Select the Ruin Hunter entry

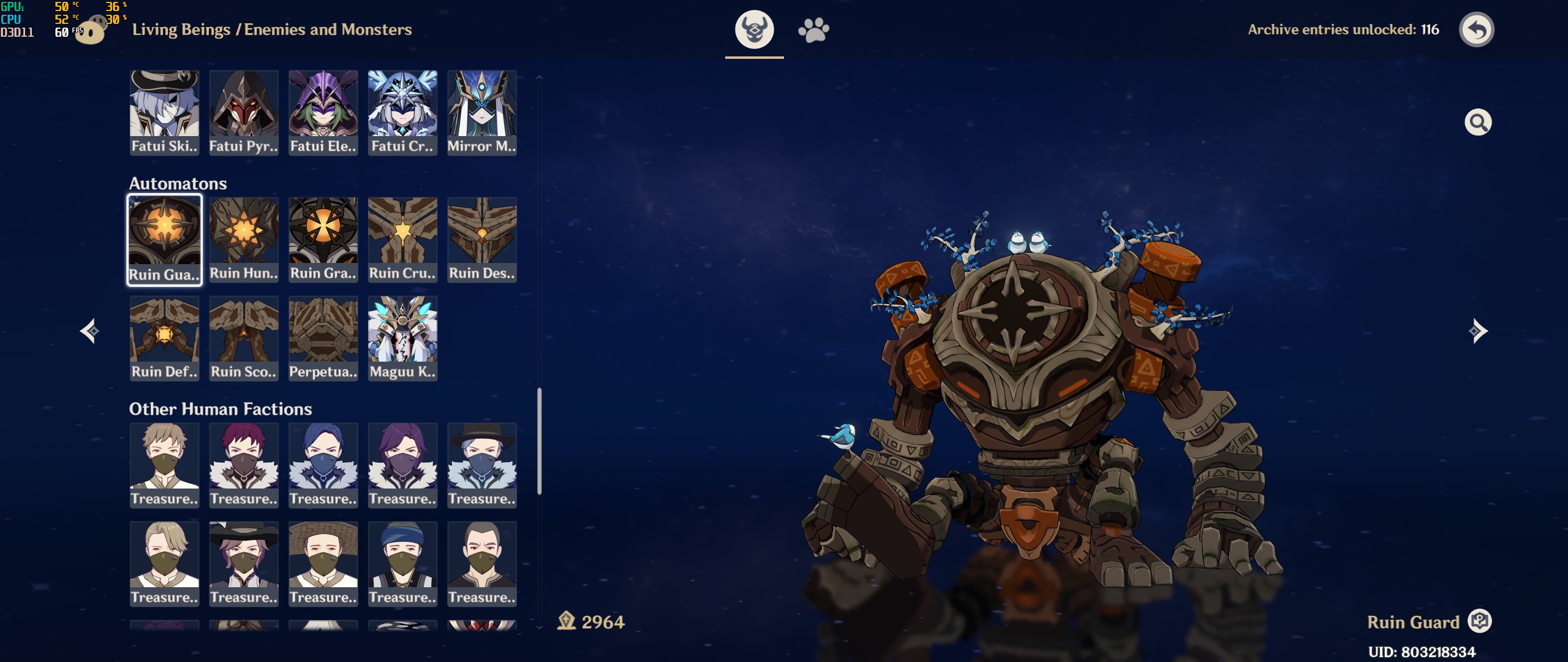coord(244,240)
